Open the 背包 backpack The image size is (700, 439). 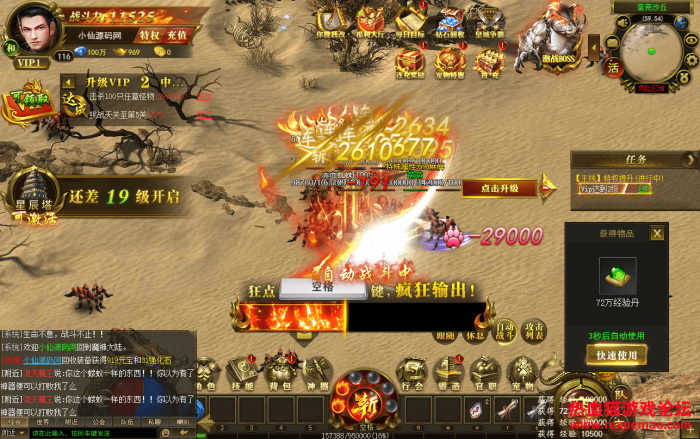point(281,374)
